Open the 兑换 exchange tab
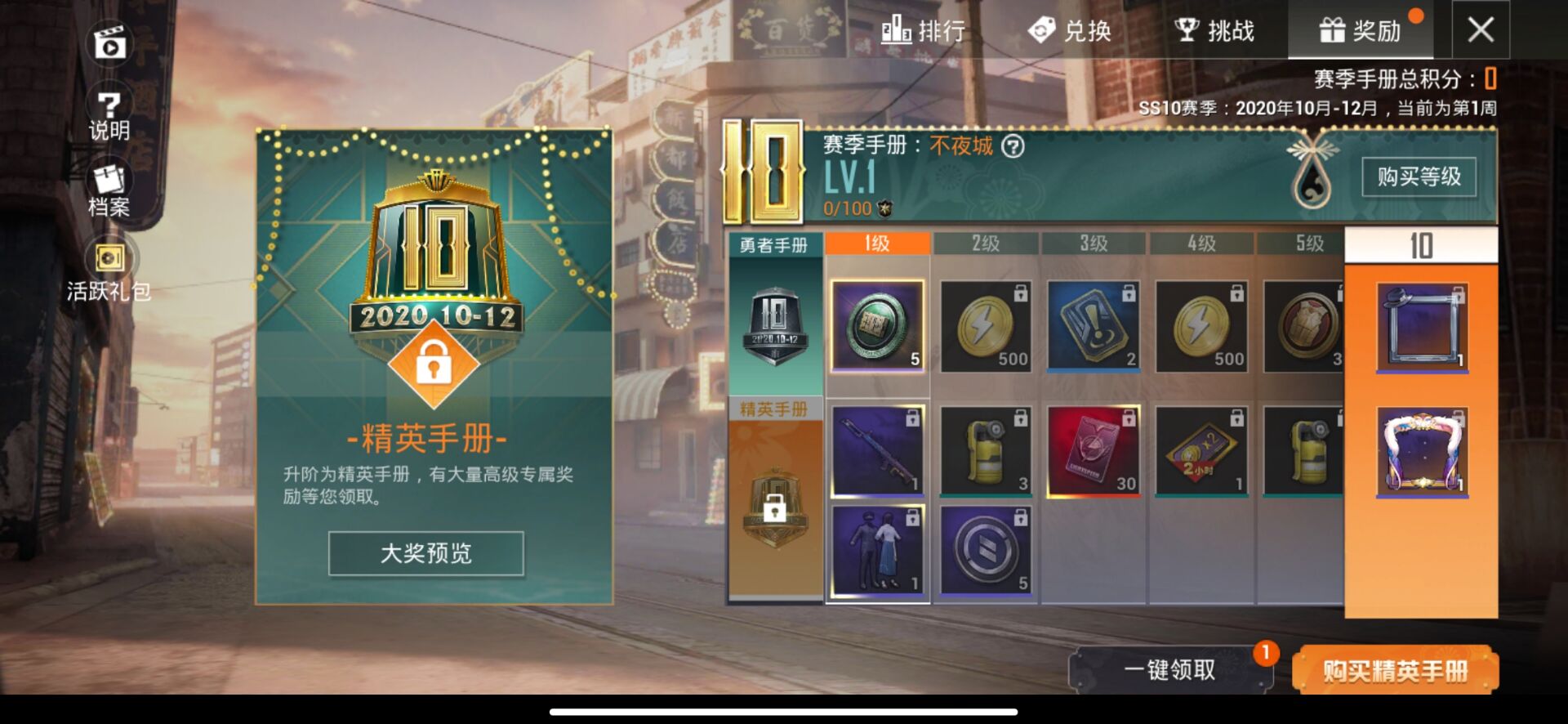1568x724 pixels. point(1070,31)
